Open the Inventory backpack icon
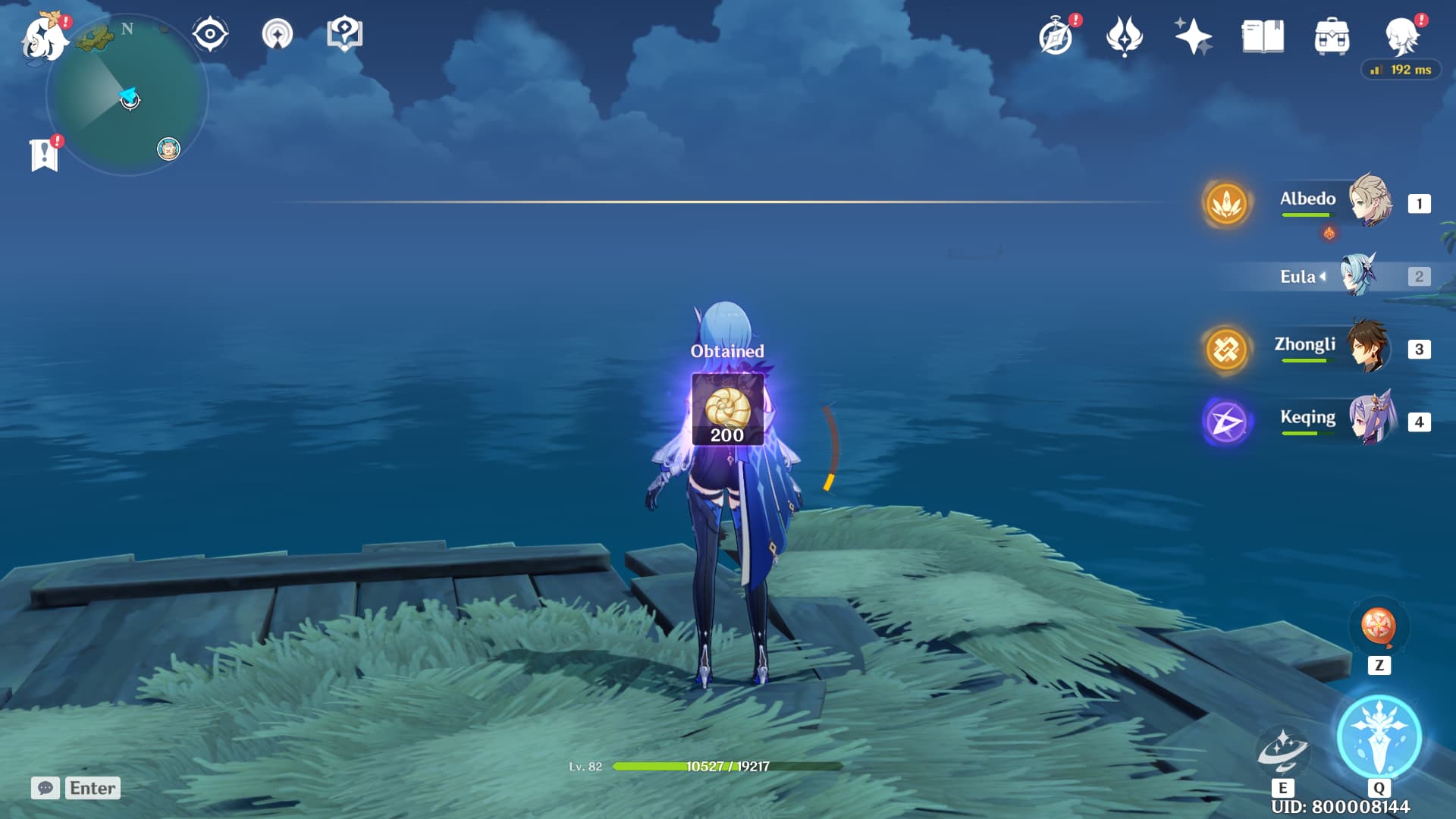1456x819 pixels. (x=1332, y=33)
